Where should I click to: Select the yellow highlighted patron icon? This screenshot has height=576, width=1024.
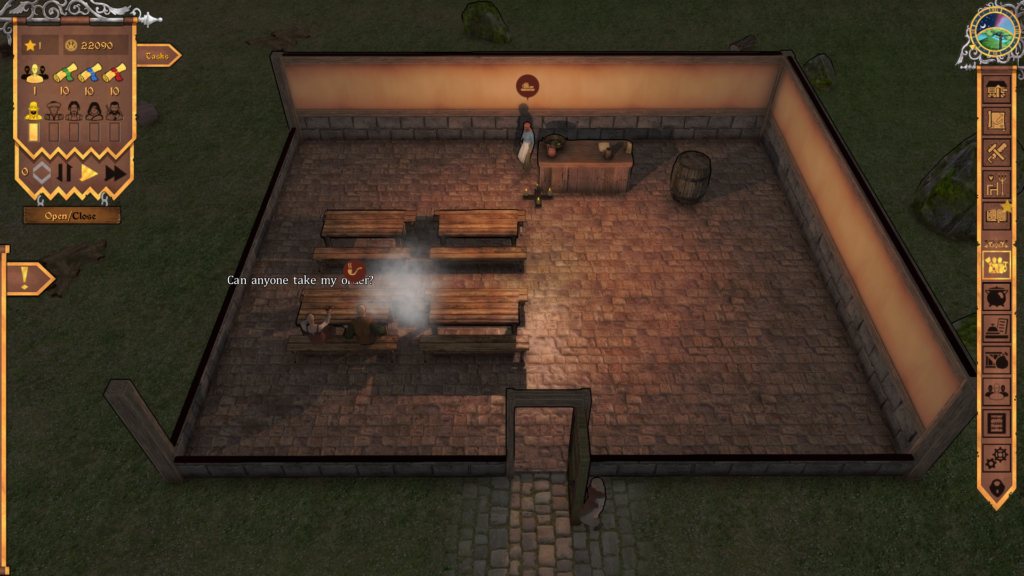[x=34, y=110]
